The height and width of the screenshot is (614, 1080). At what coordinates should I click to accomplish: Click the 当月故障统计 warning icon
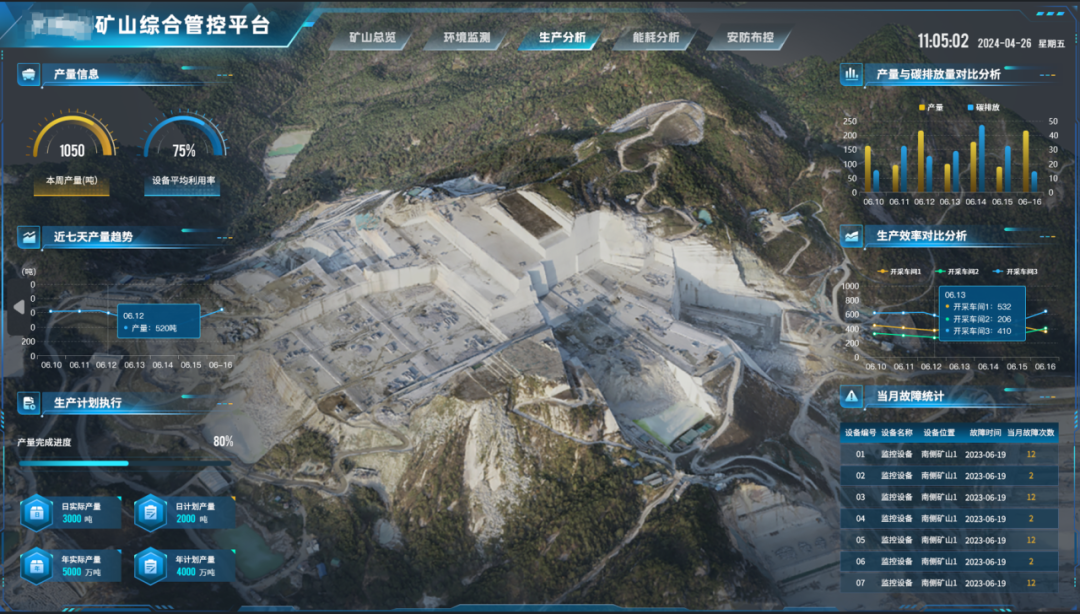pyautogui.click(x=851, y=396)
